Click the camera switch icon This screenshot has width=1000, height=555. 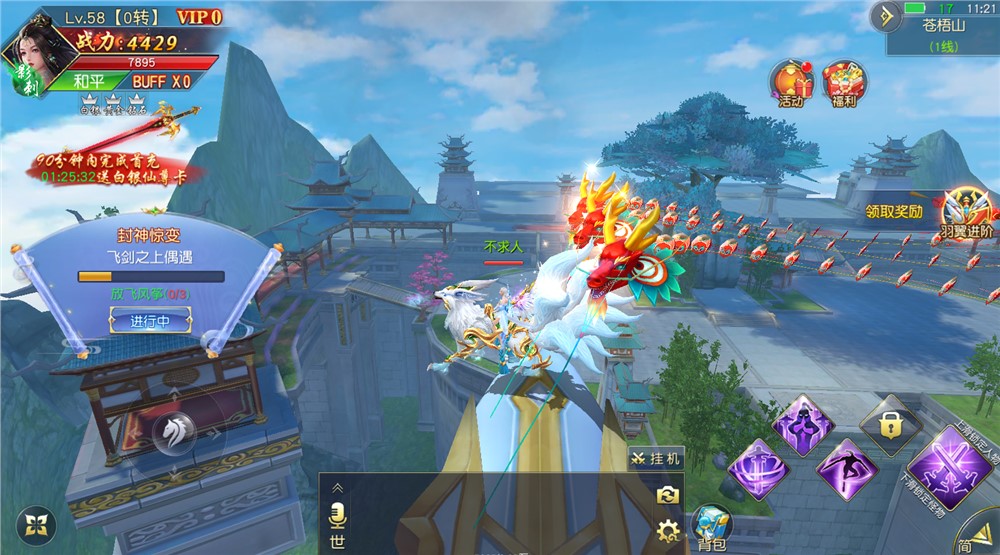click(668, 494)
